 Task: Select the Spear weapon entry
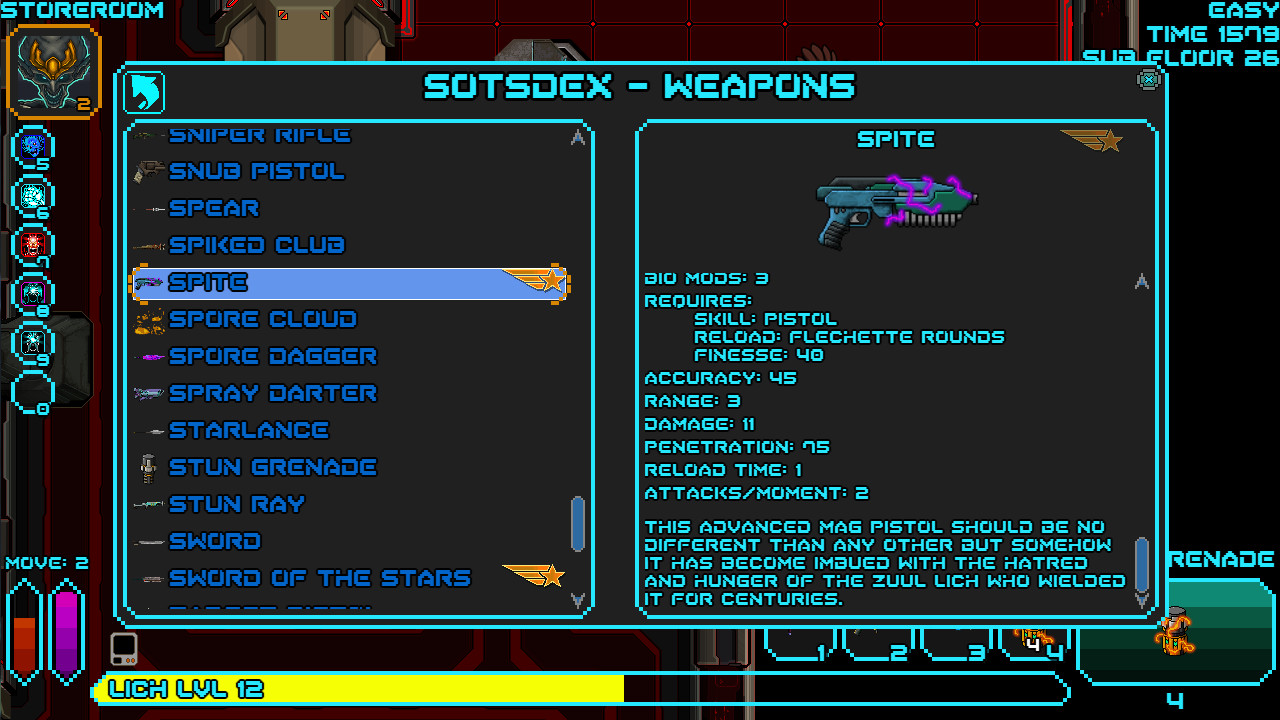(x=212, y=208)
